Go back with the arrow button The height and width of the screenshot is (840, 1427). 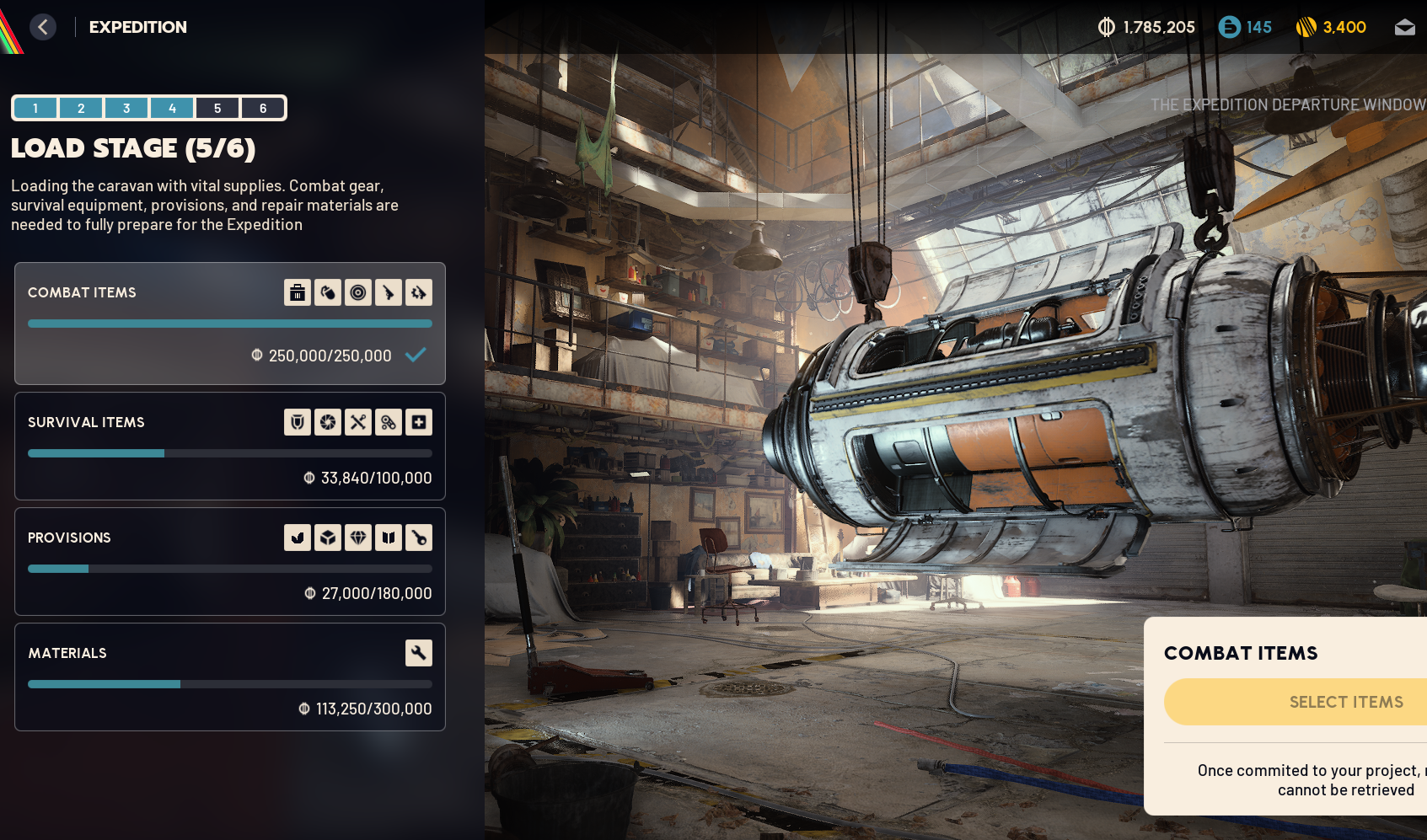[43, 27]
